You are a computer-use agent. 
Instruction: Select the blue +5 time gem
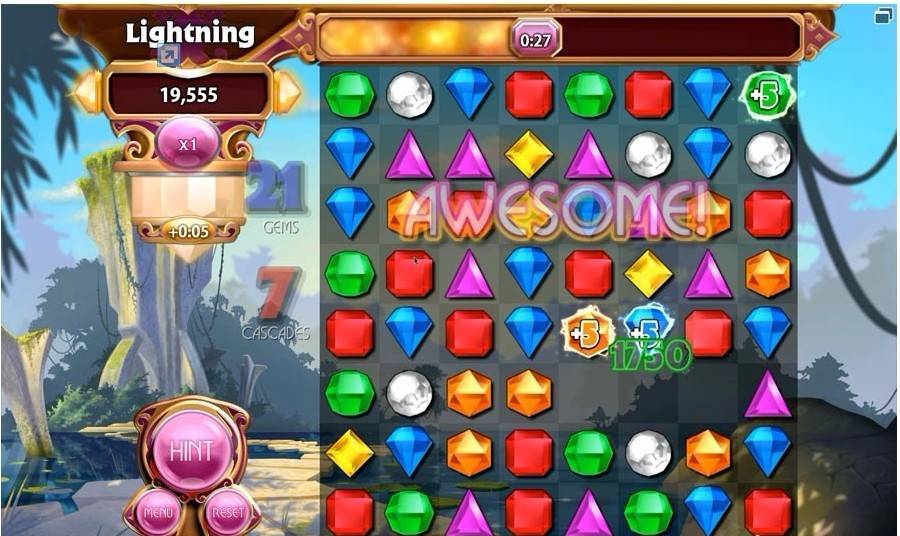tap(647, 327)
